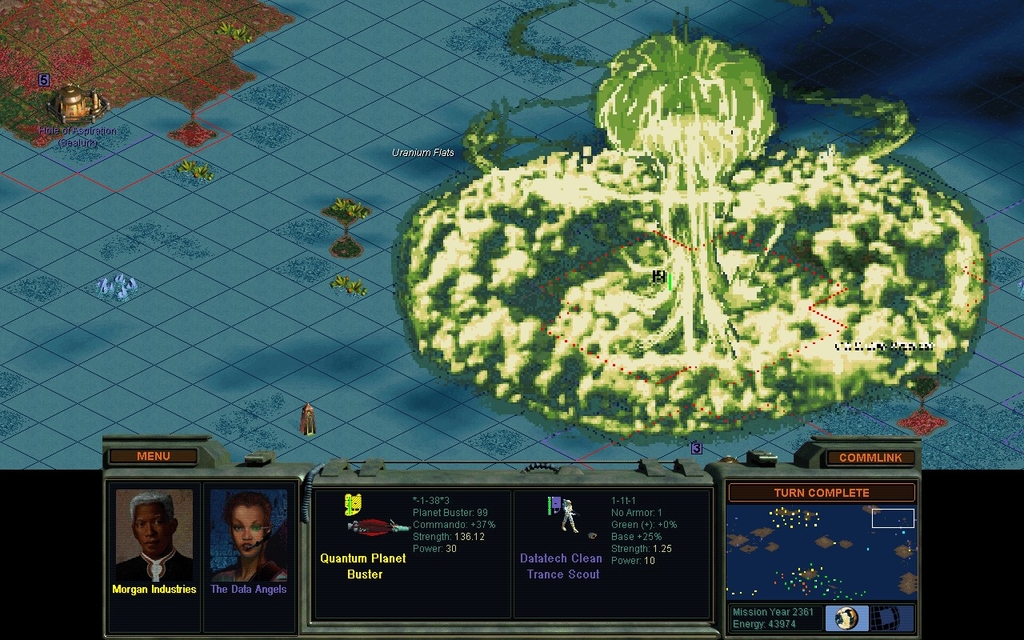The height and width of the screenshot is (640, 1024).
Task: Open the MENU button
Action: coord(153,457)
